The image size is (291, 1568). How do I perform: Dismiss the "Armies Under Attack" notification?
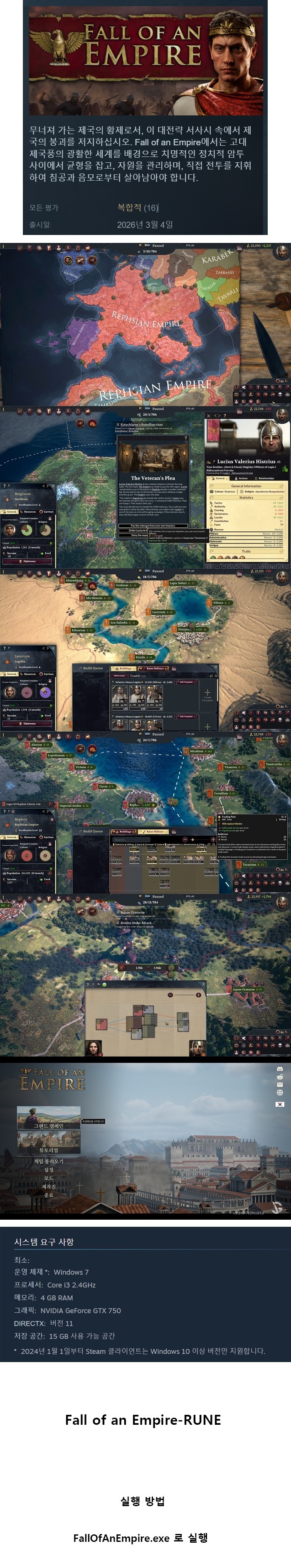coord(118,923)
